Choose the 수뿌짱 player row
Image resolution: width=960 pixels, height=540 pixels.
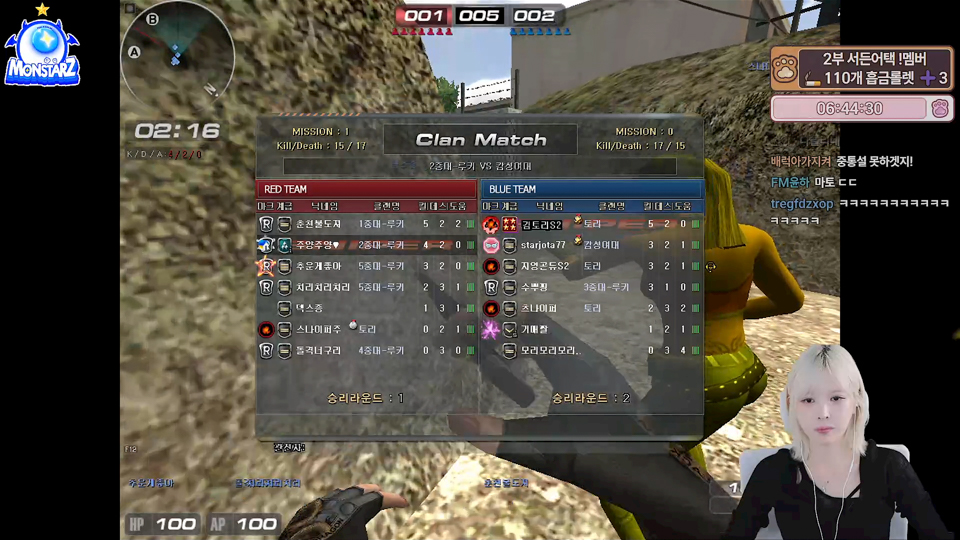point(592,287)
